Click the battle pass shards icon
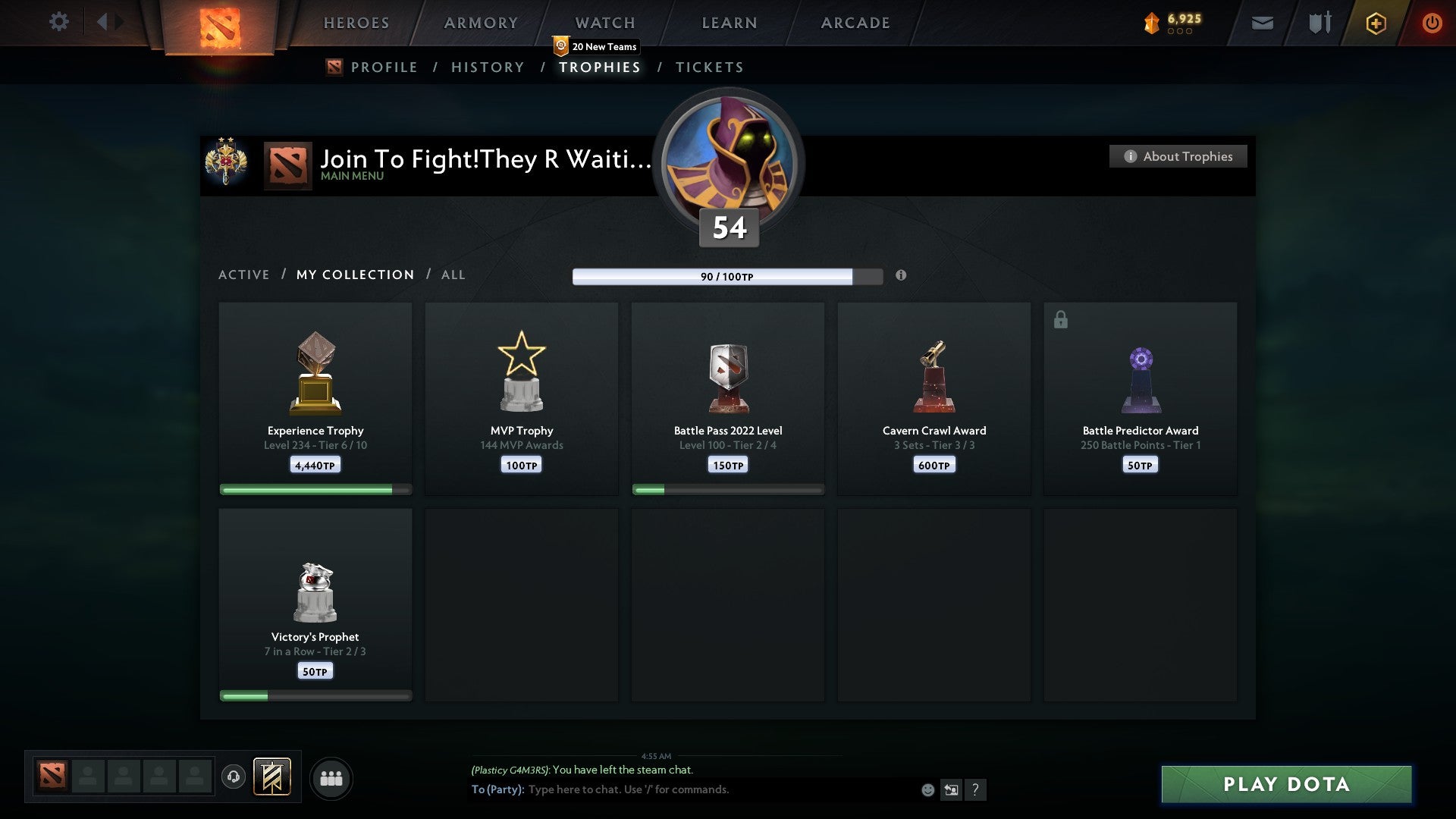 coord(1152,22)
